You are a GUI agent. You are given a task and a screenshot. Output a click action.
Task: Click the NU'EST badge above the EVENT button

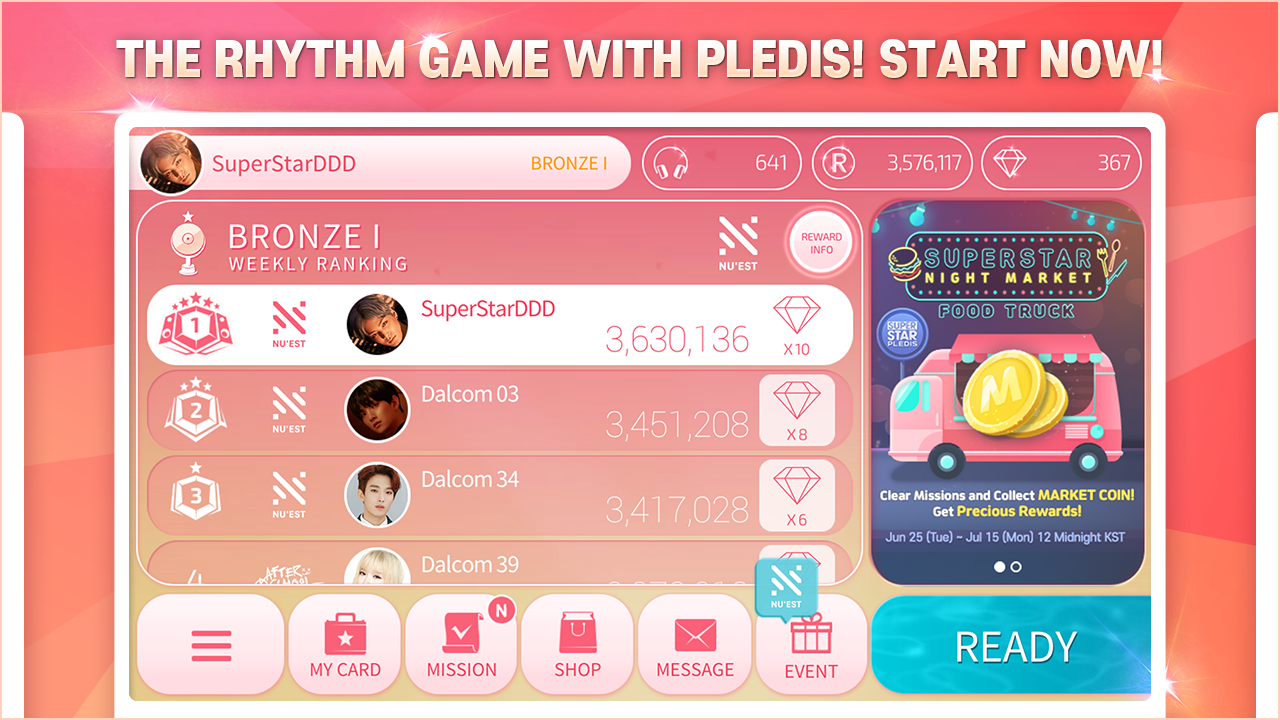pyautogui.click(x=786, y=585)
